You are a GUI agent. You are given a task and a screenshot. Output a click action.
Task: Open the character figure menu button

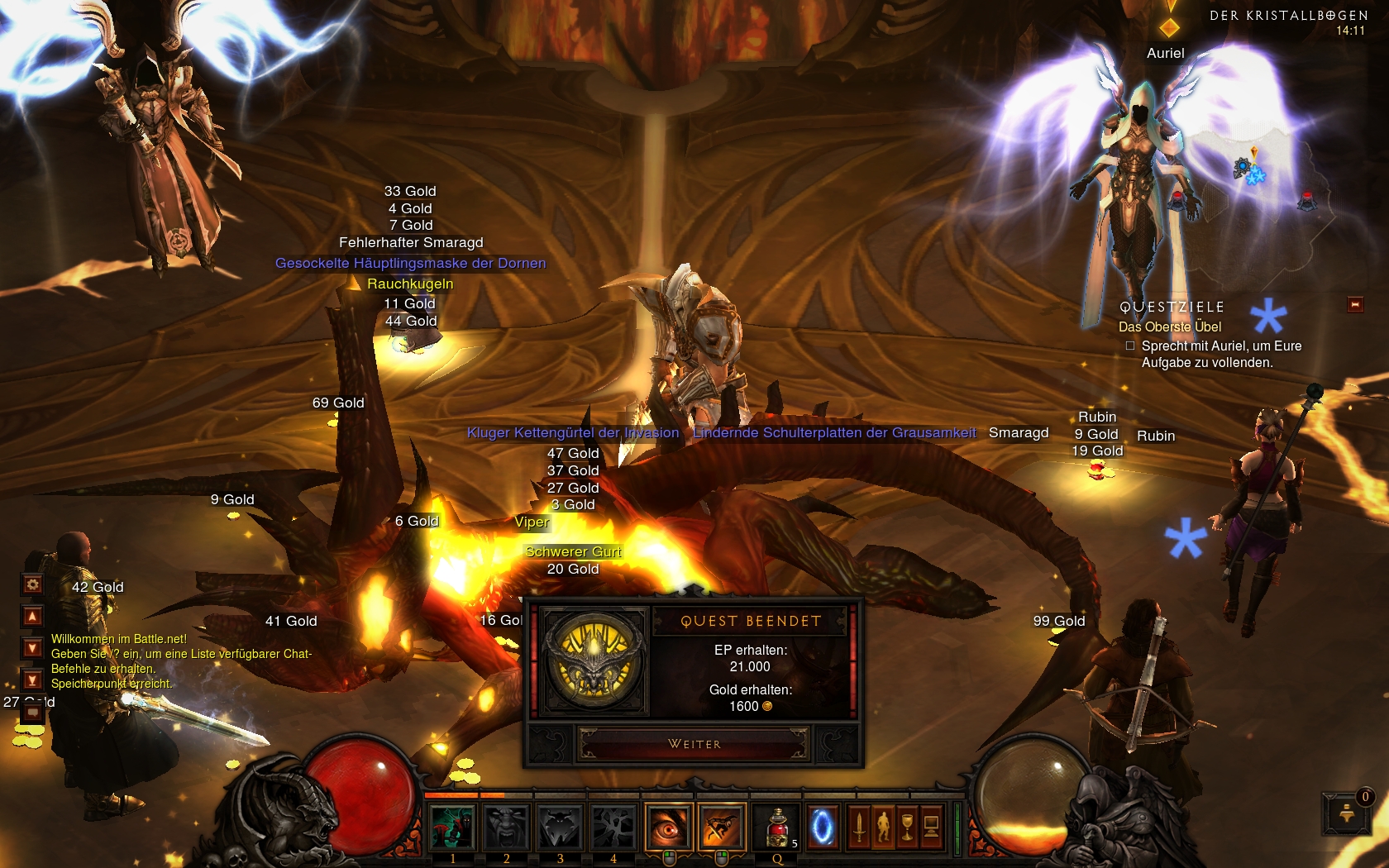tap(883, 827)
